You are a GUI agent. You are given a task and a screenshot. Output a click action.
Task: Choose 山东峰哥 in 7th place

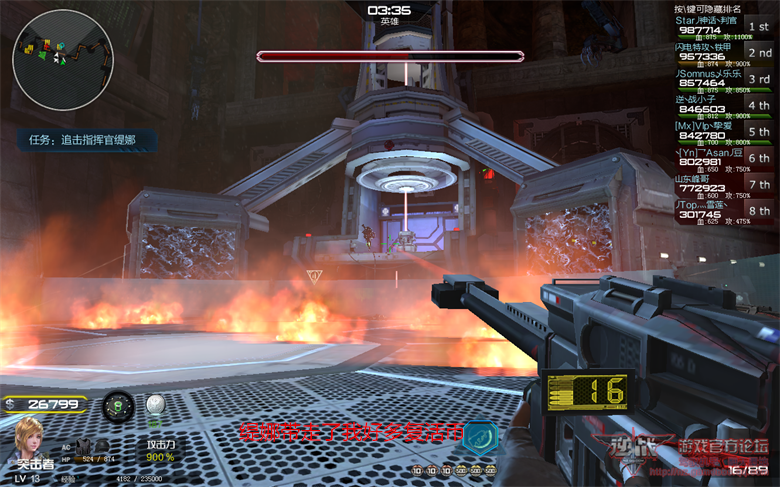(x=723, y=184)
